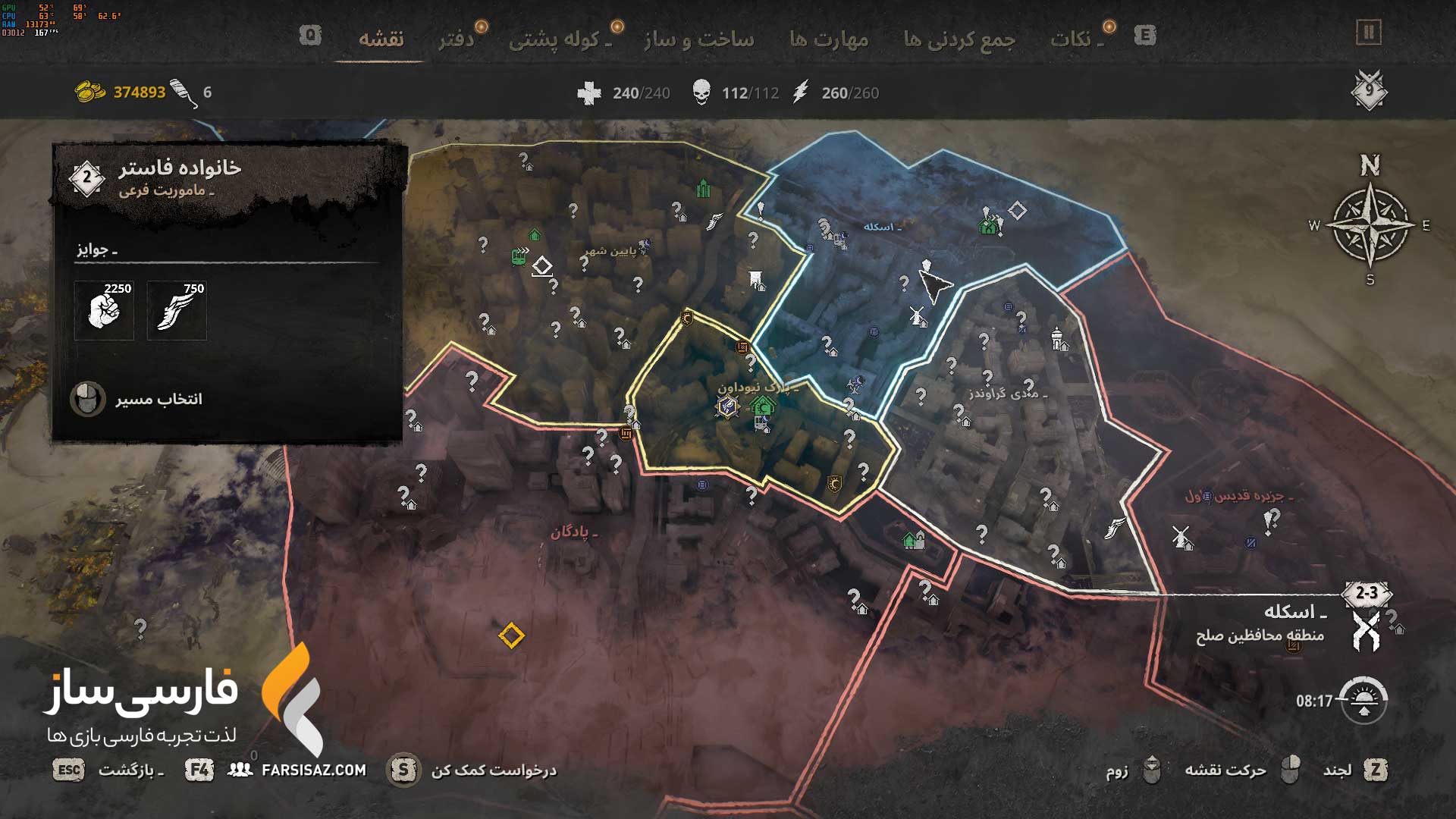Select the 750 parkour XP reward icon
The width and height of the screenshot is (1456, 819).
tap(177, 310)
